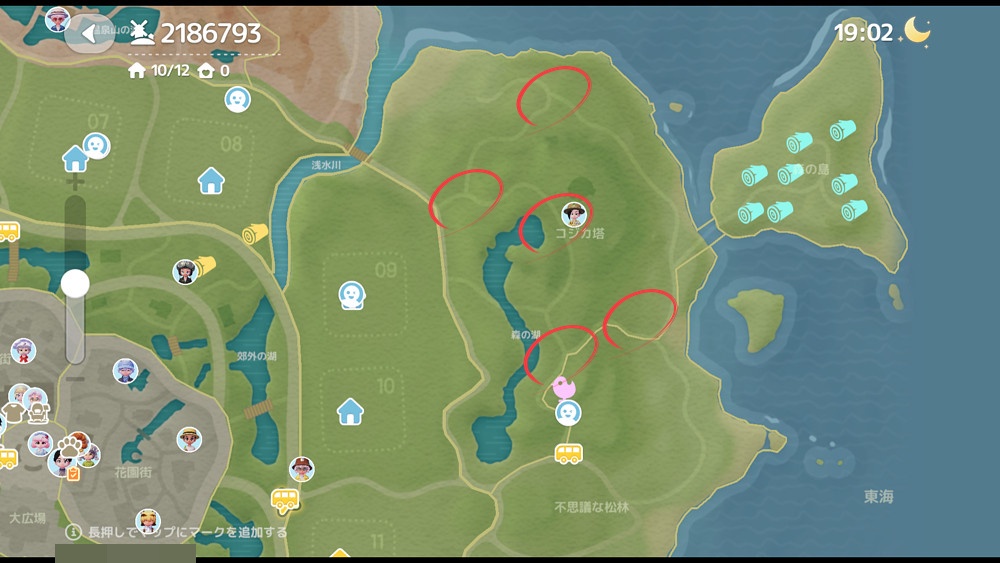Click the pink bird marker by the forest lake
This screenshot has height=563, width=1000.
click(x=564, y=386)
